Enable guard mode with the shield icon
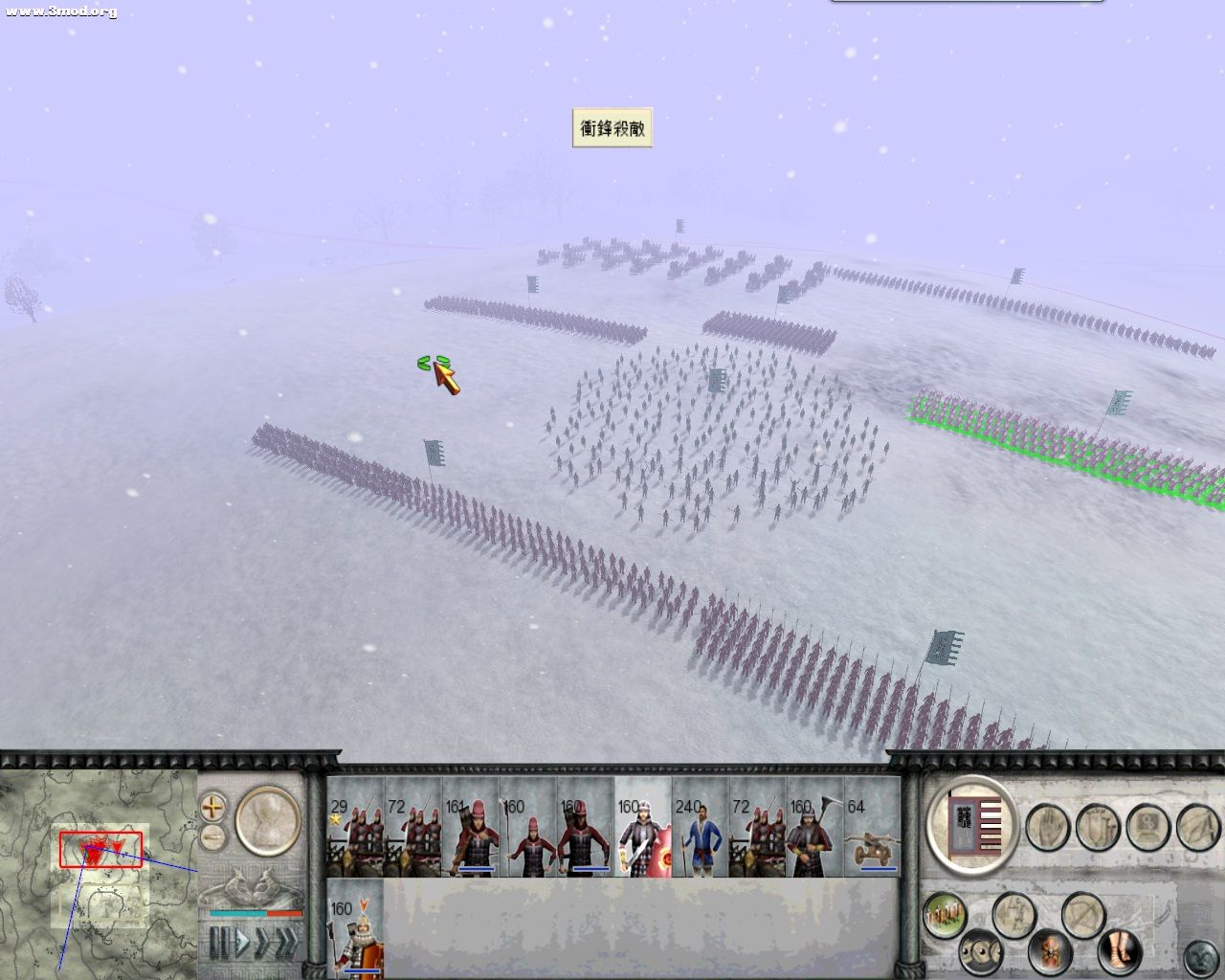 1096,827
